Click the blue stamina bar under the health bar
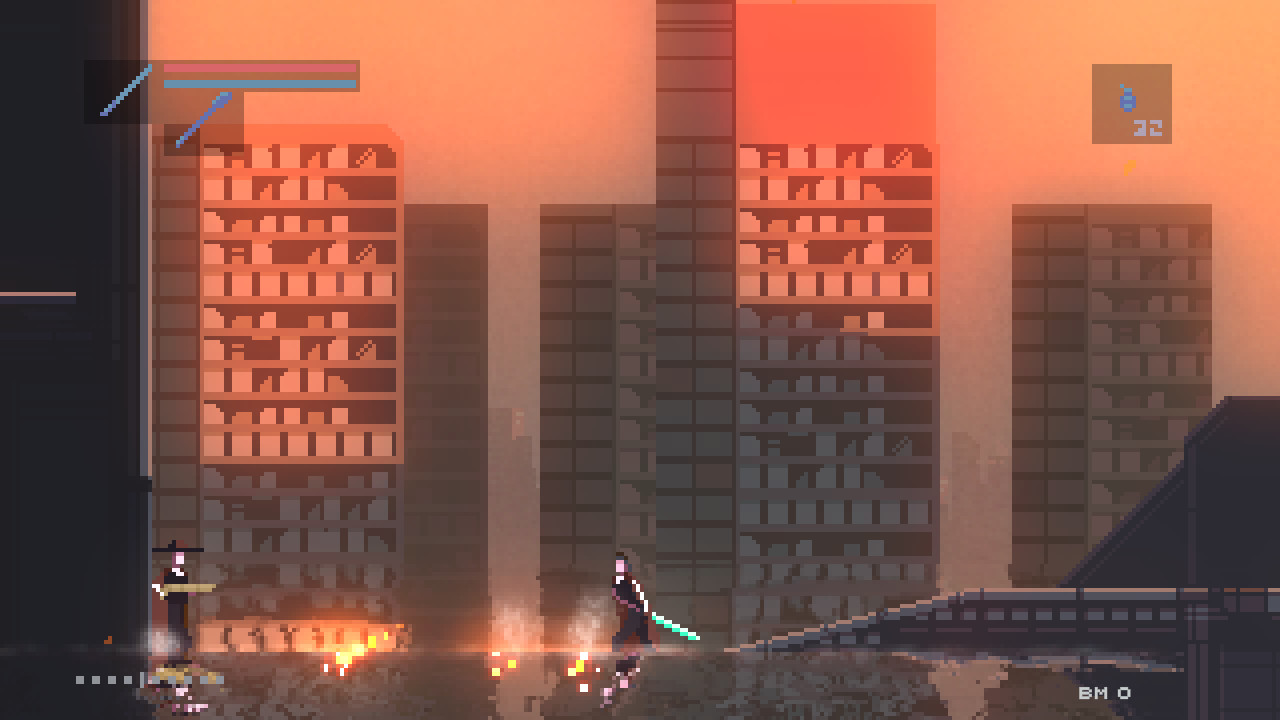Screen dimensions: 1280x720 (x=258, y=83)
